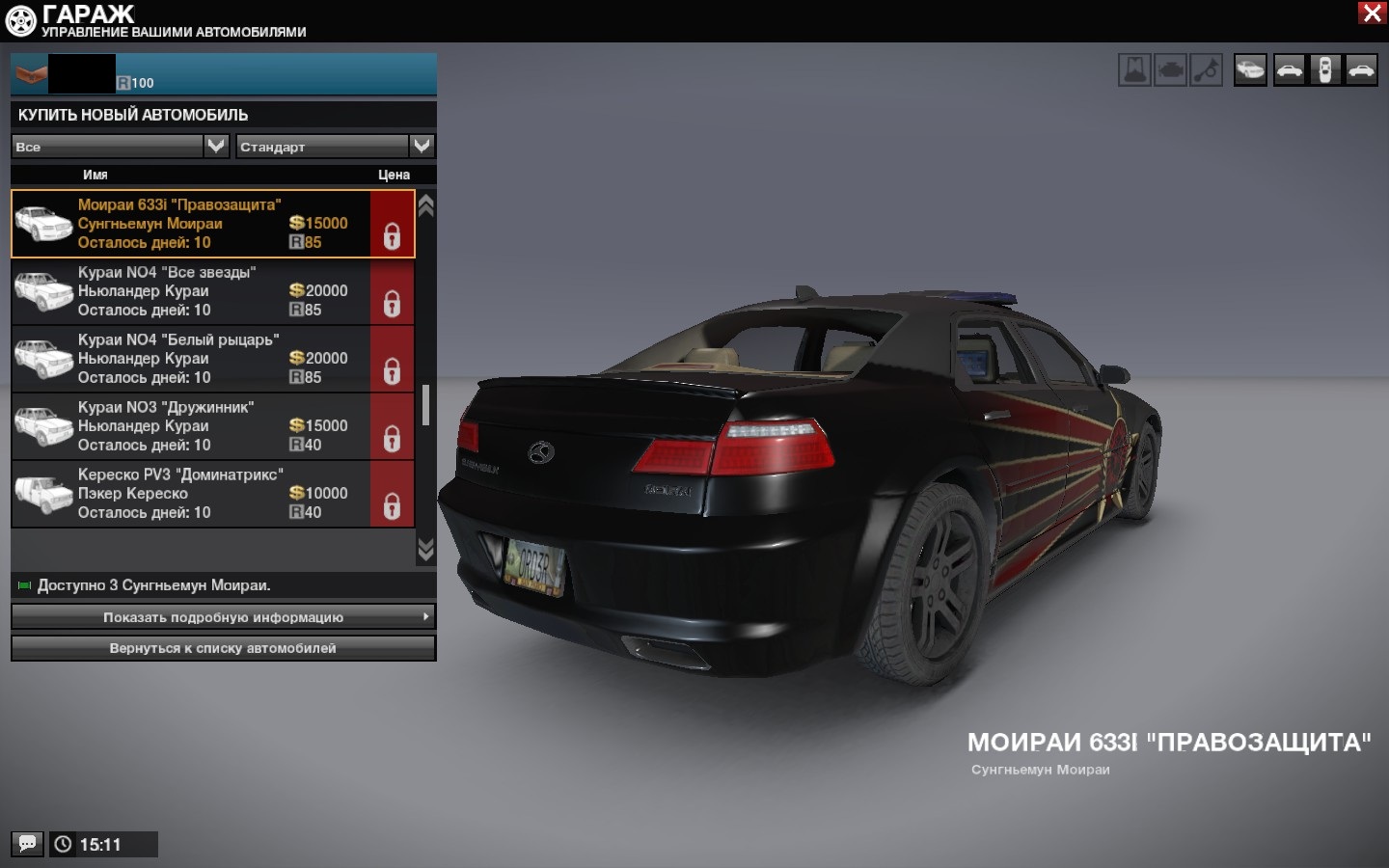This screenshot has width=1389, height=868.
Task: Click the list's scroll-up double arrow
Action: coord(425,205)
